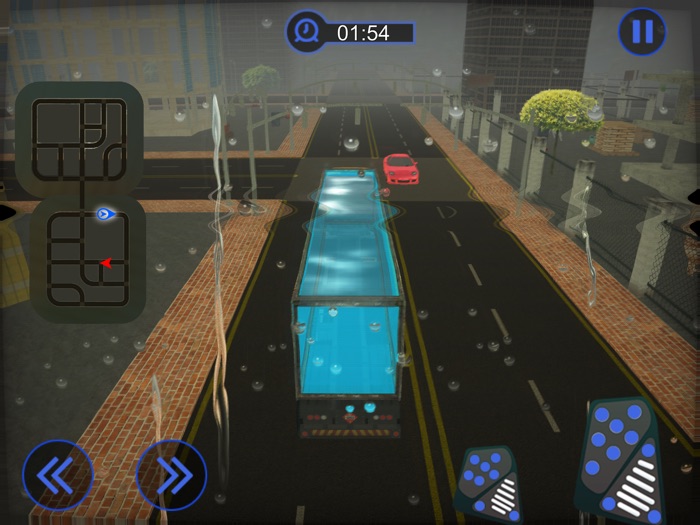This screenshot has width=700, height=525.
Task: Open the street layout minimap
Action: 80,200
